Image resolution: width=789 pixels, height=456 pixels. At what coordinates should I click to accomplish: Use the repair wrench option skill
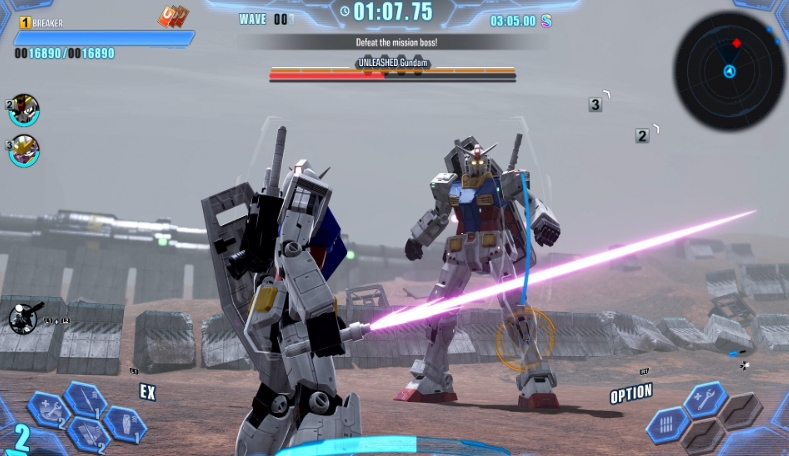click(705, 399)
